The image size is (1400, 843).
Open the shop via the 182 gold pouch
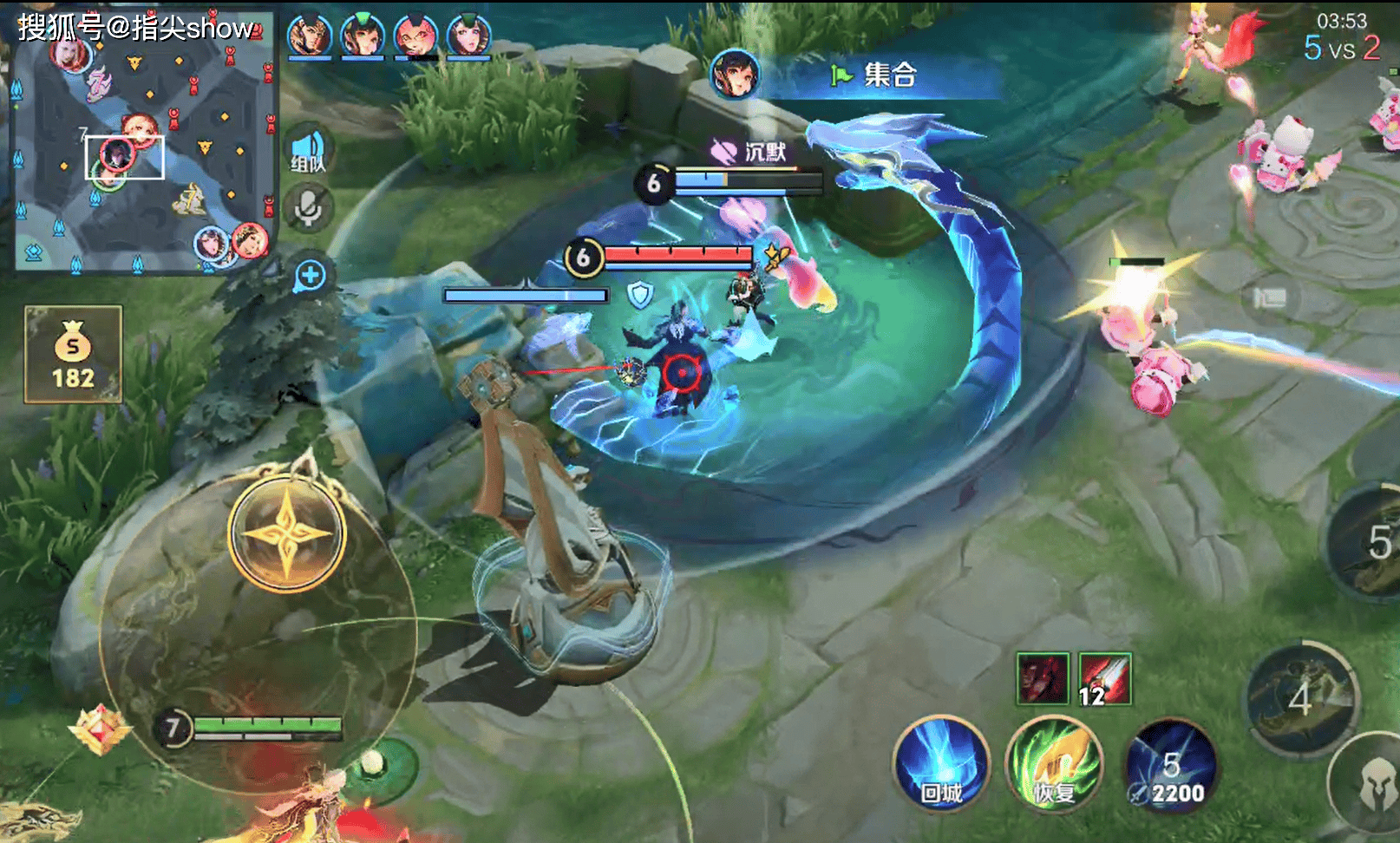[73, 354]
